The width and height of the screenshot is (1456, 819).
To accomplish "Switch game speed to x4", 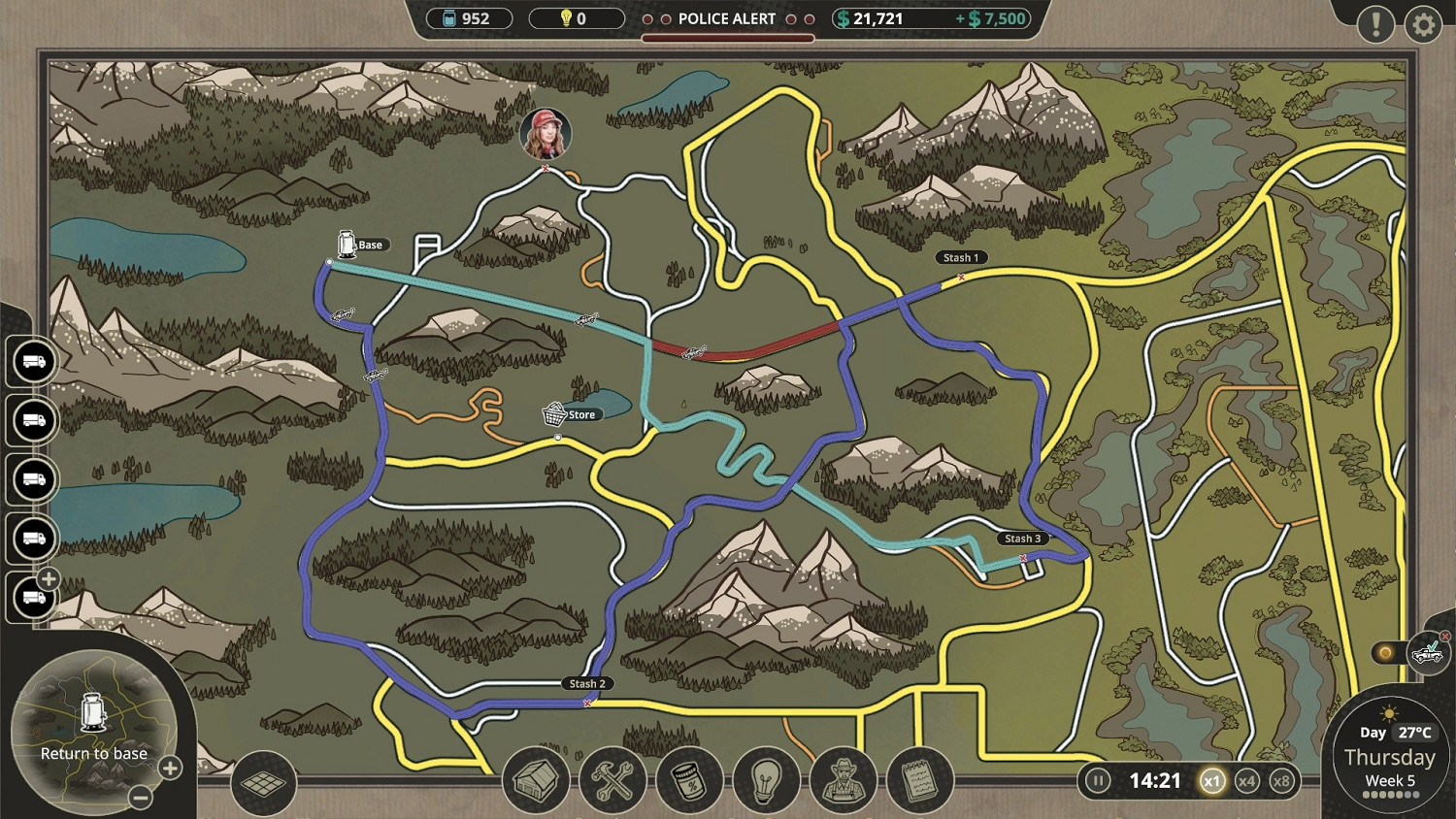I will click(1247, 780).
